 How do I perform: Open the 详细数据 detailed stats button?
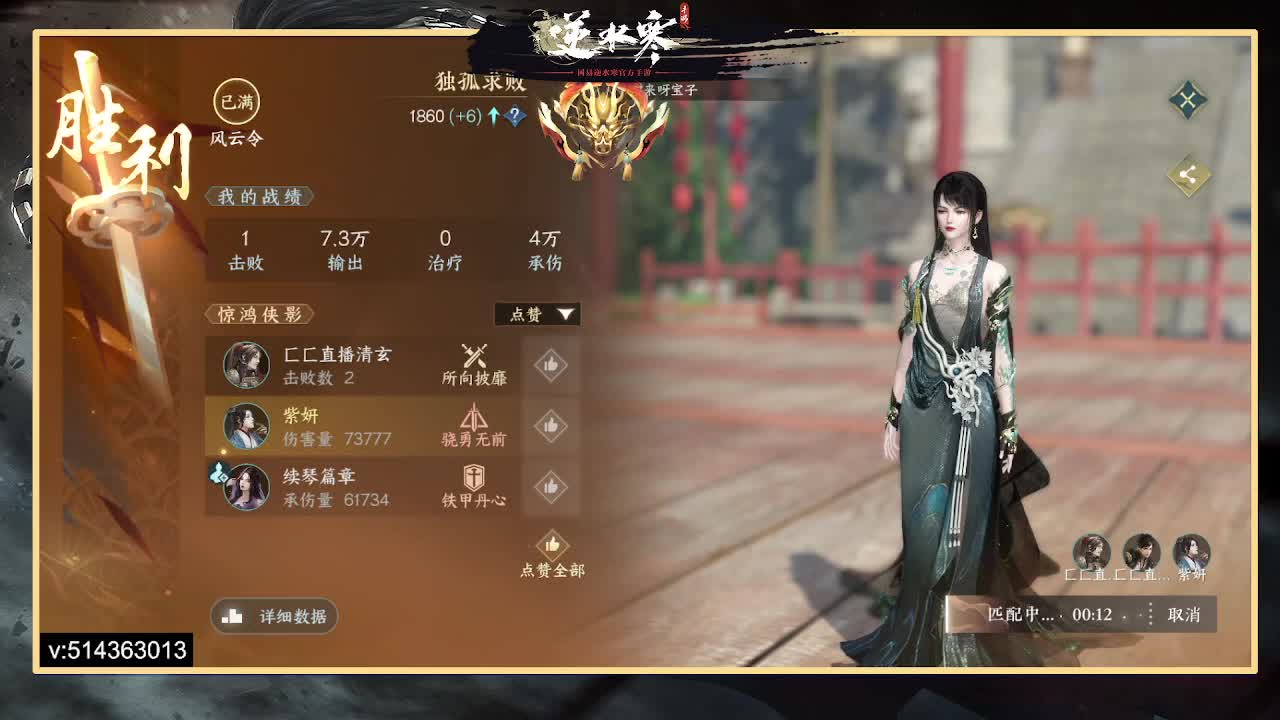(x=273, y=617)
